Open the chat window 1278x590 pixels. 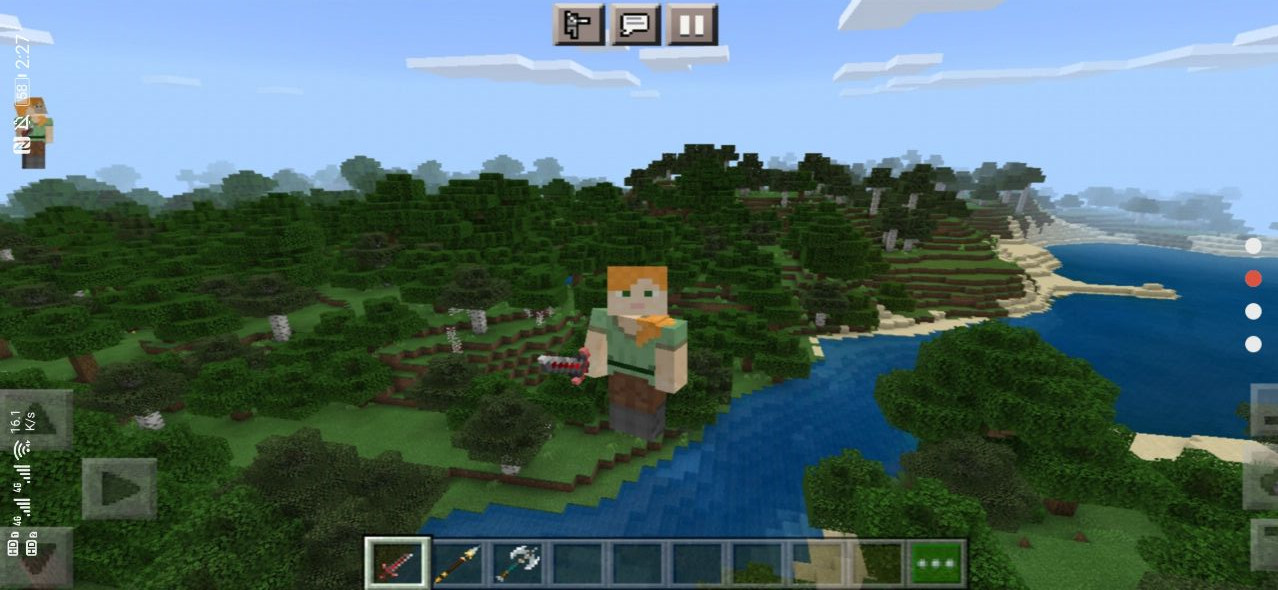(x=636, y=24)
